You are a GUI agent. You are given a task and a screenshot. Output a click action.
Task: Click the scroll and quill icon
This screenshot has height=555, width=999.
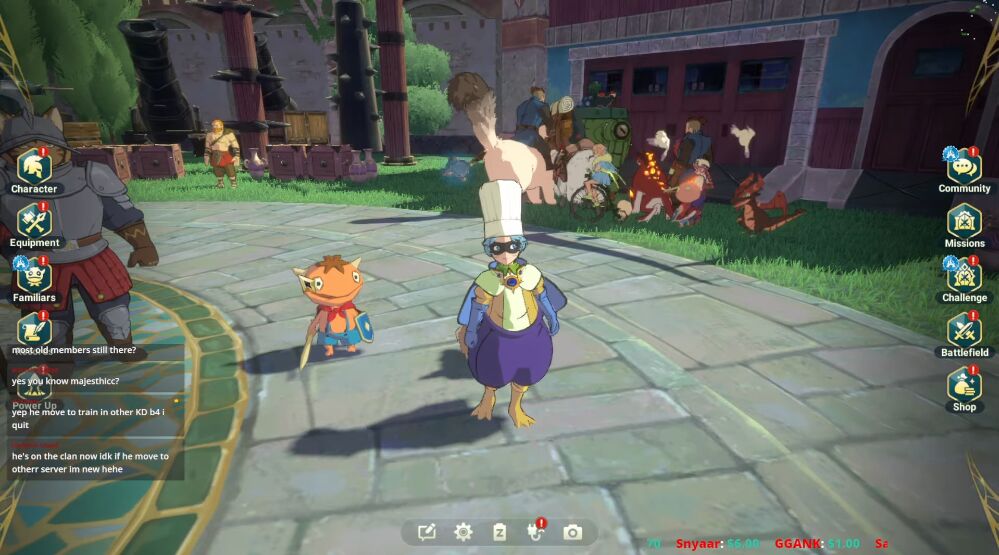click(x=34, y=328)
